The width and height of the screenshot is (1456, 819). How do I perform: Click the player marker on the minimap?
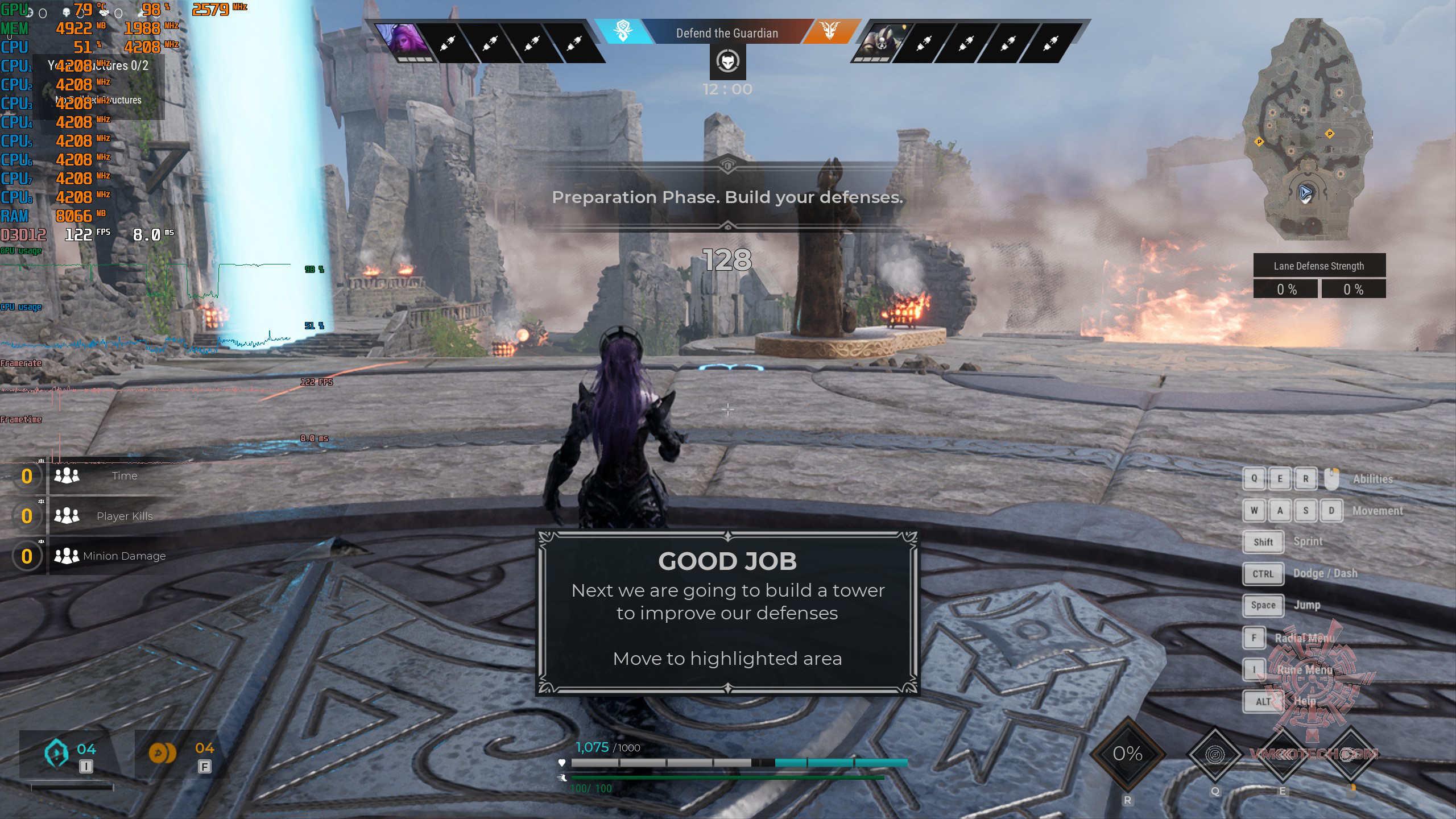(1305, 193)
